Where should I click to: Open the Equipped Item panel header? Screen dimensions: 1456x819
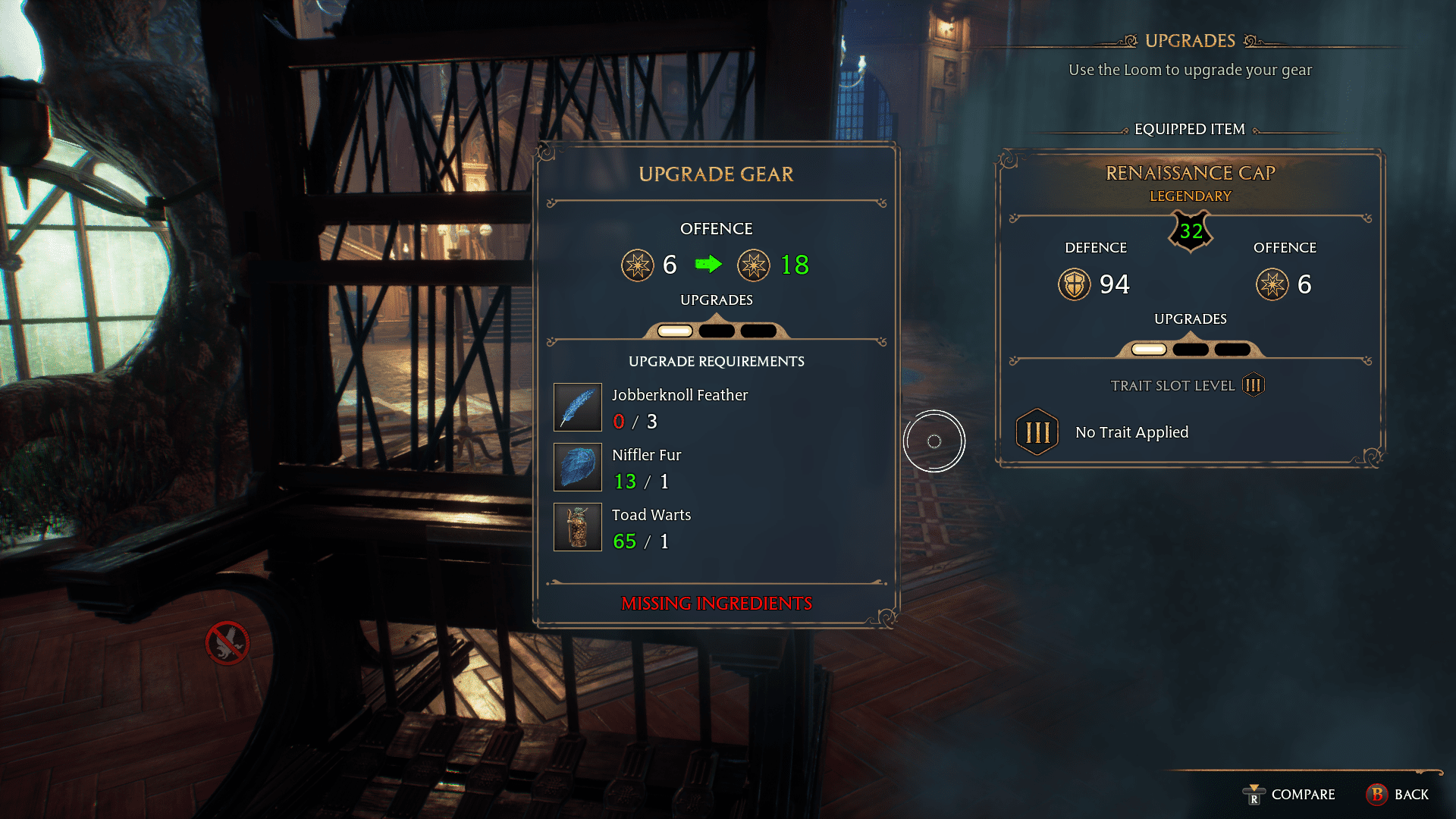(1189, 129)
